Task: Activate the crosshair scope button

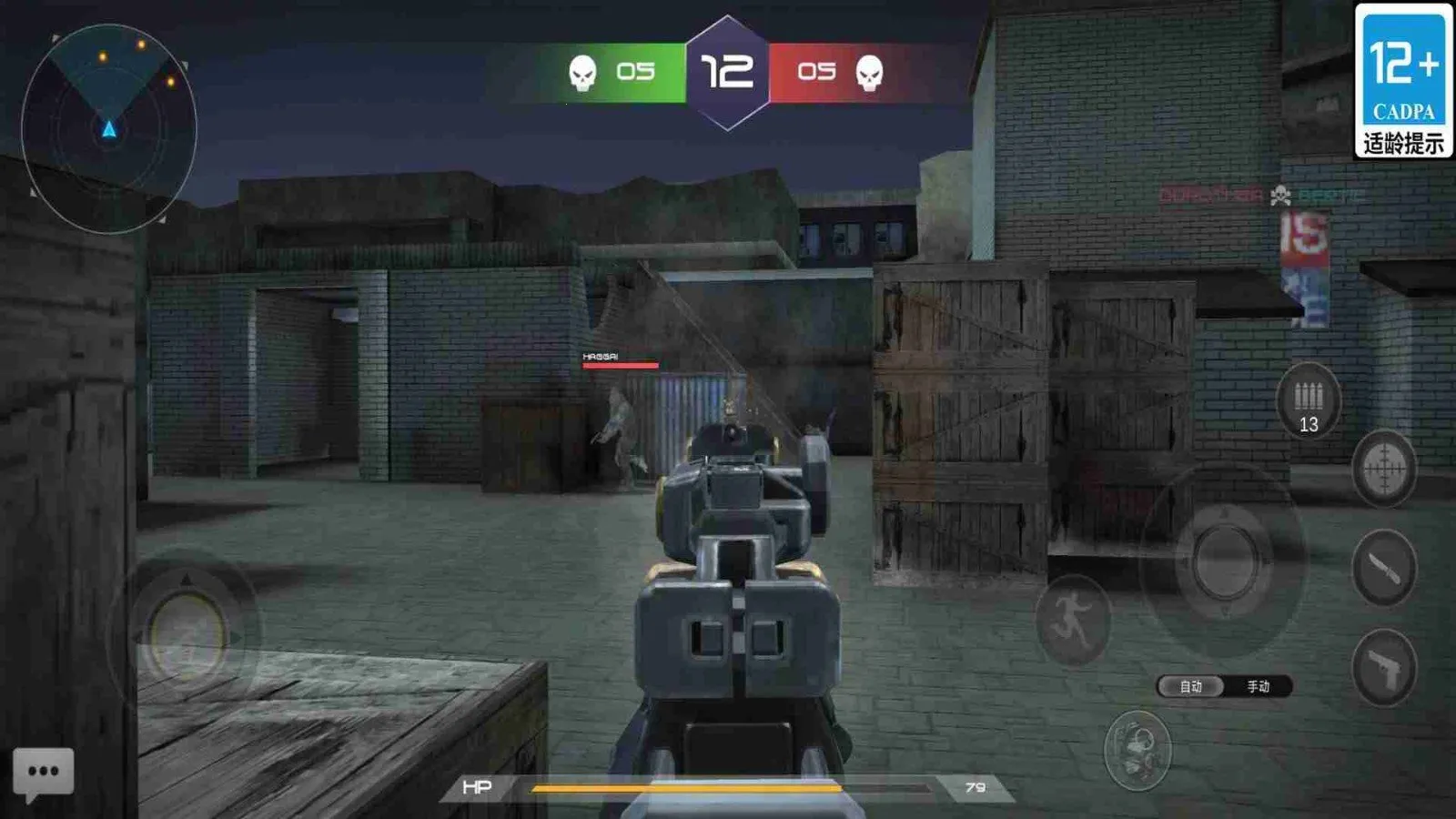Action: click(1383, 470)
